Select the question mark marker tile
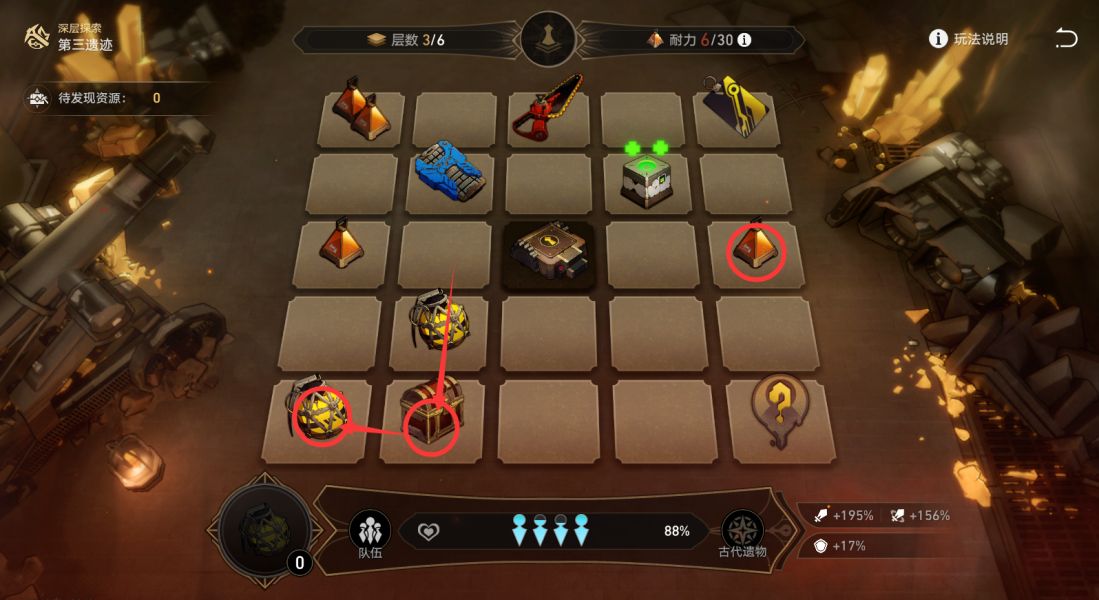Image resolution: width=1099 pixels, height=600 pixels. (782, 410)
